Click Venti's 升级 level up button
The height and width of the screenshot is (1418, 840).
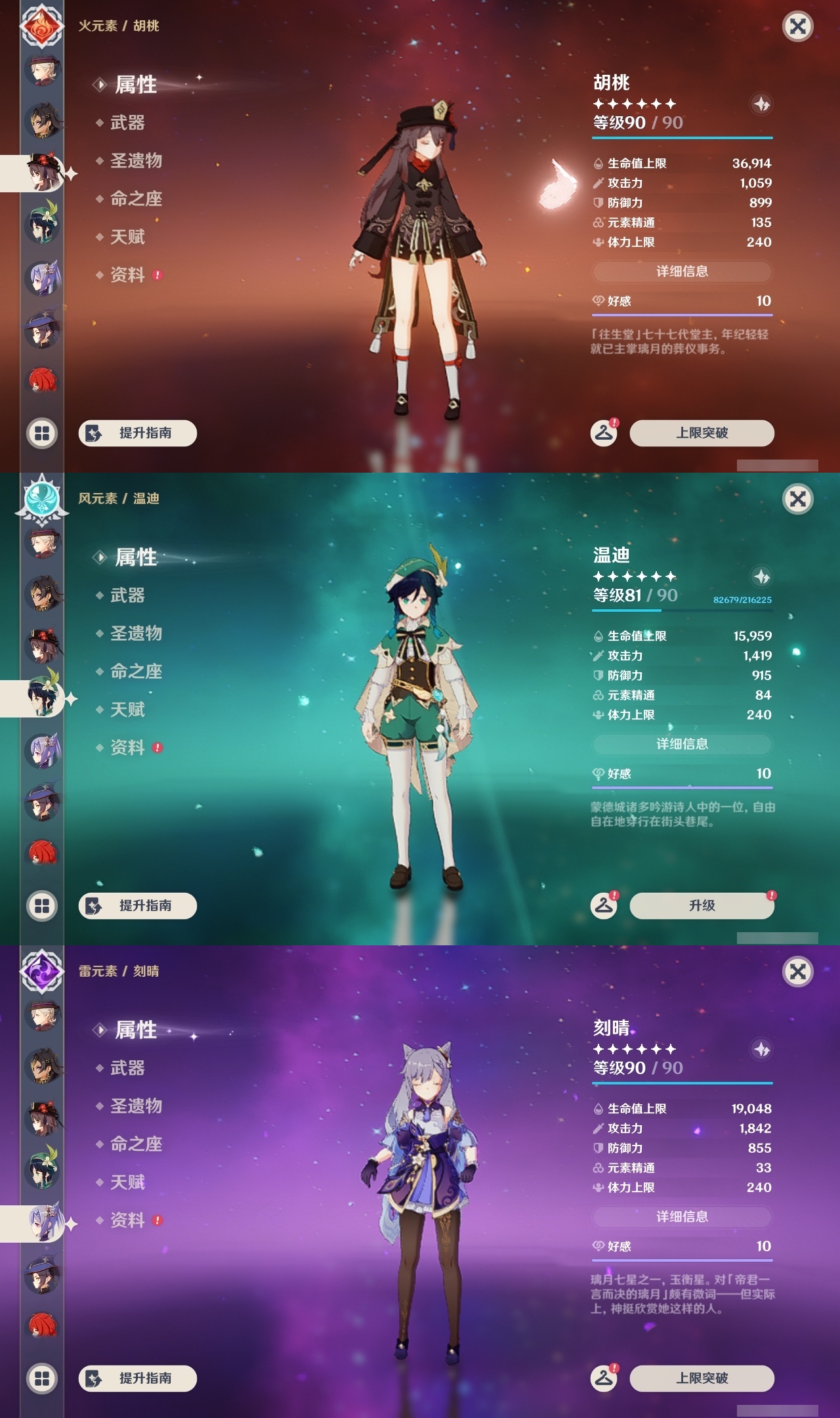click(702, 905)
